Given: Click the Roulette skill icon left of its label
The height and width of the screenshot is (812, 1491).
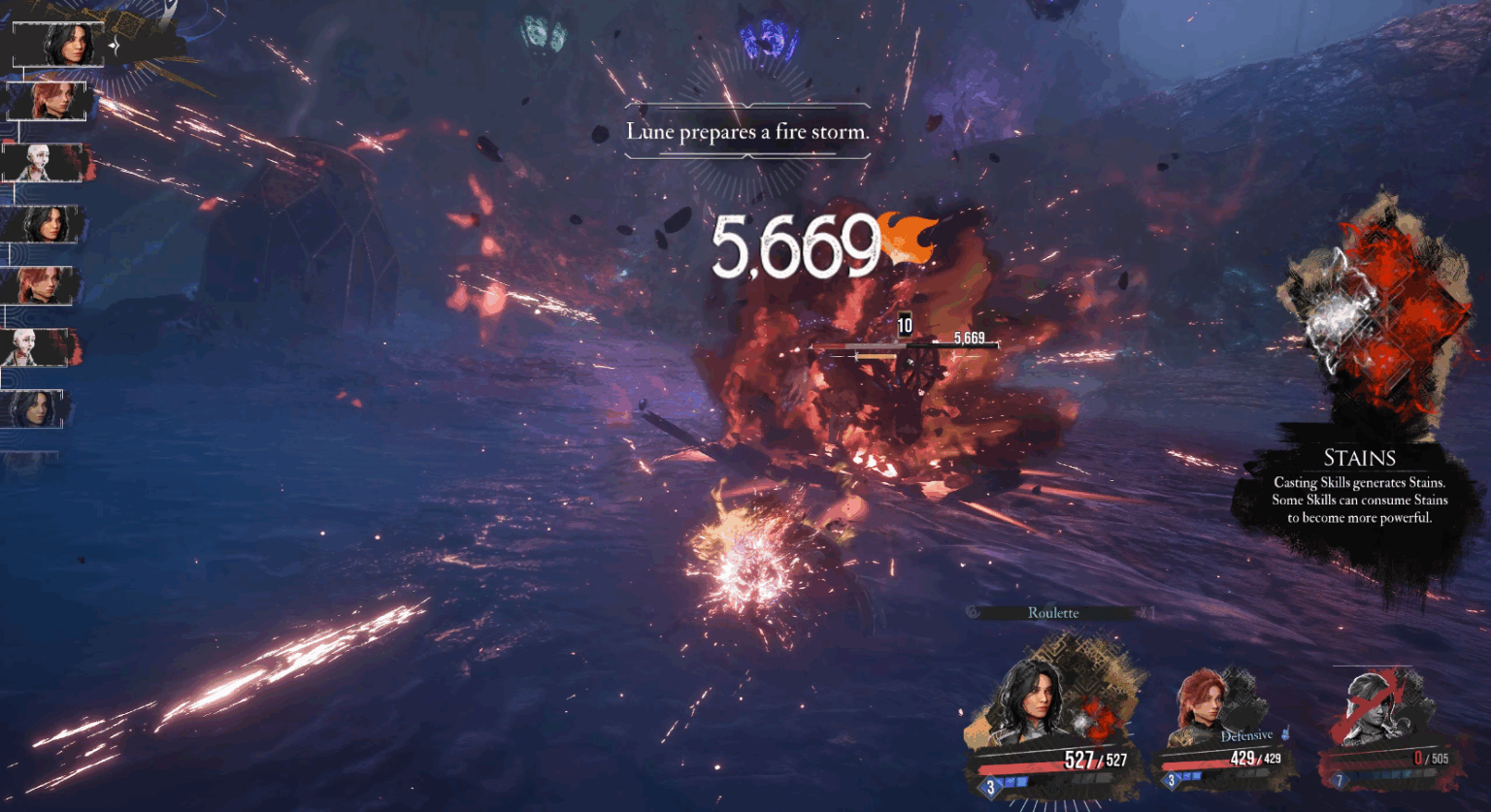Looking at the screenshot, I should click(x=973, y=612).
